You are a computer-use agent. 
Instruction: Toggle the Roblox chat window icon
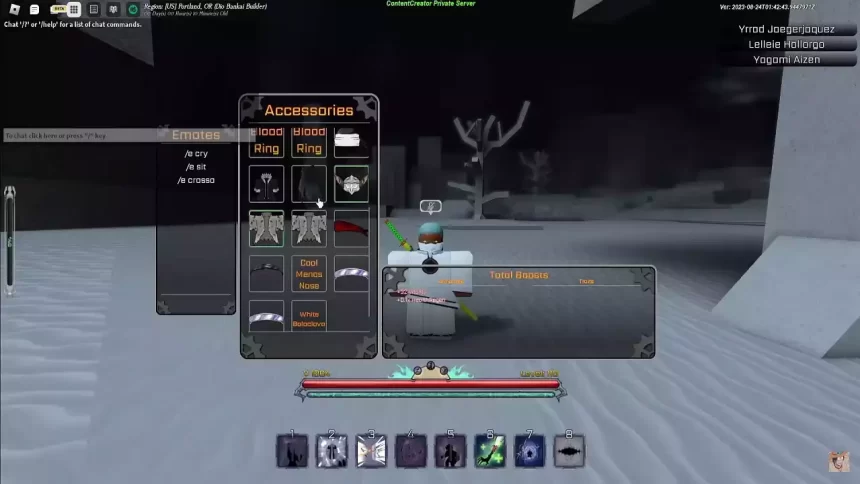tap(34, 9)
